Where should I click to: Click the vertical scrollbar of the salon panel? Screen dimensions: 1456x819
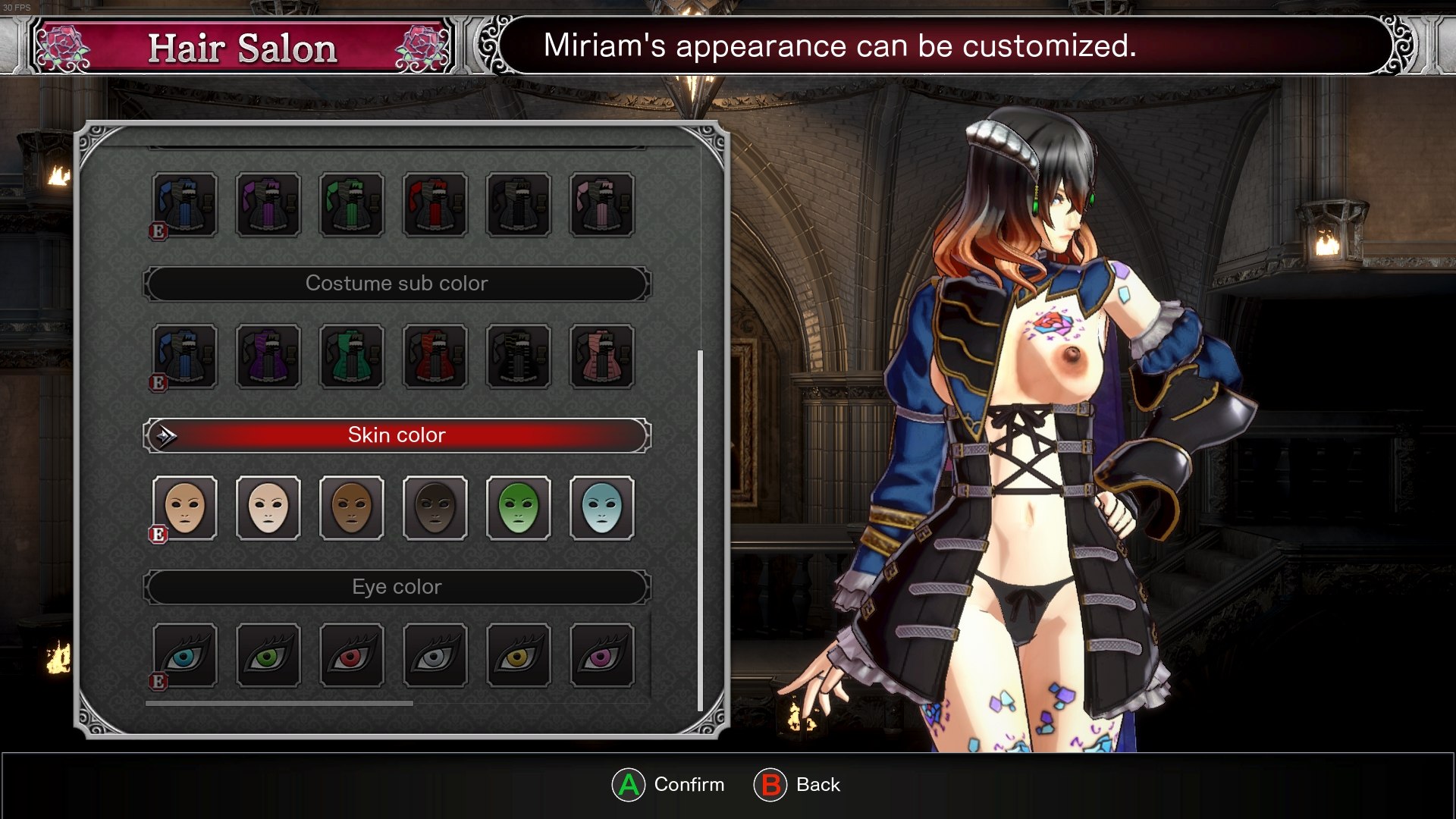pos(700,531)
